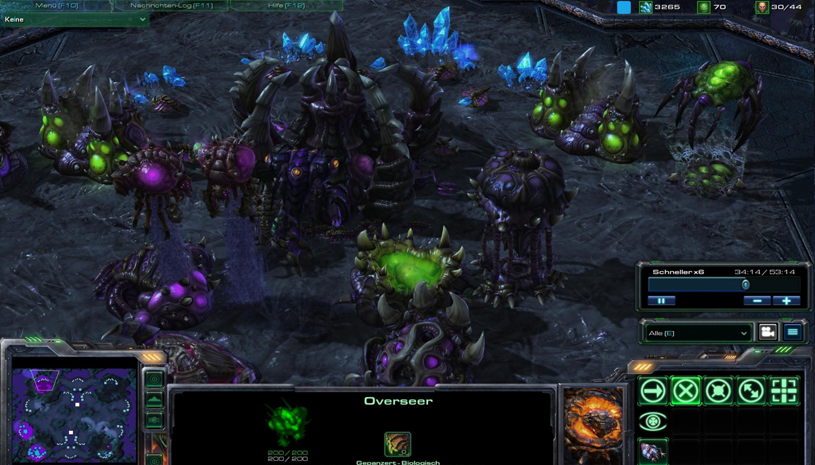Select the Patrol command icon
Image resolution: width=815 pixels, height=465 pixels.
pyautogui.click(x=751, y=391)
